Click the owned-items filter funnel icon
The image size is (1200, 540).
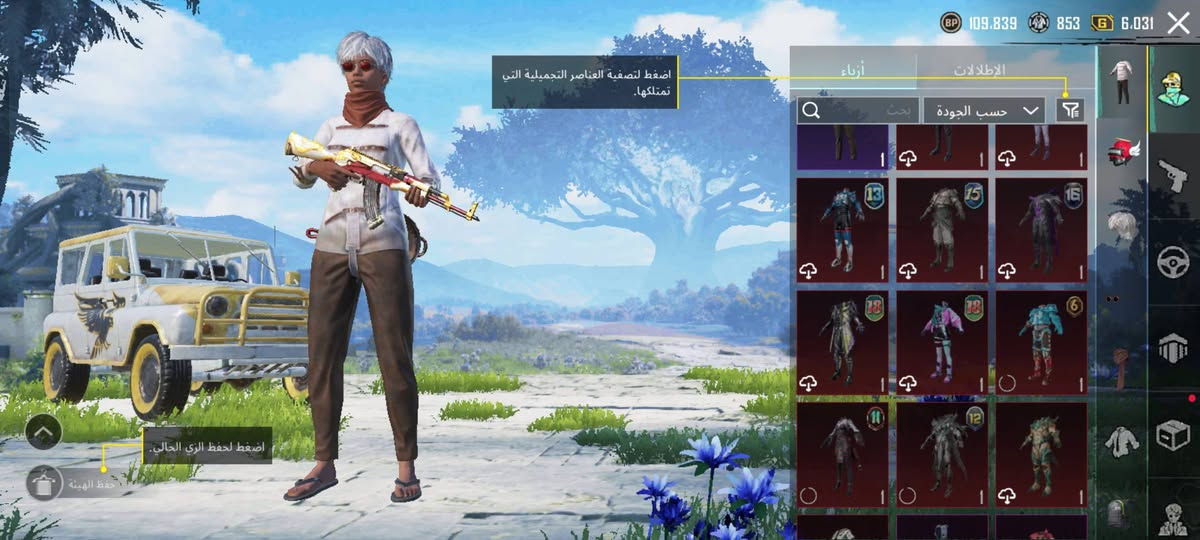1069,110
